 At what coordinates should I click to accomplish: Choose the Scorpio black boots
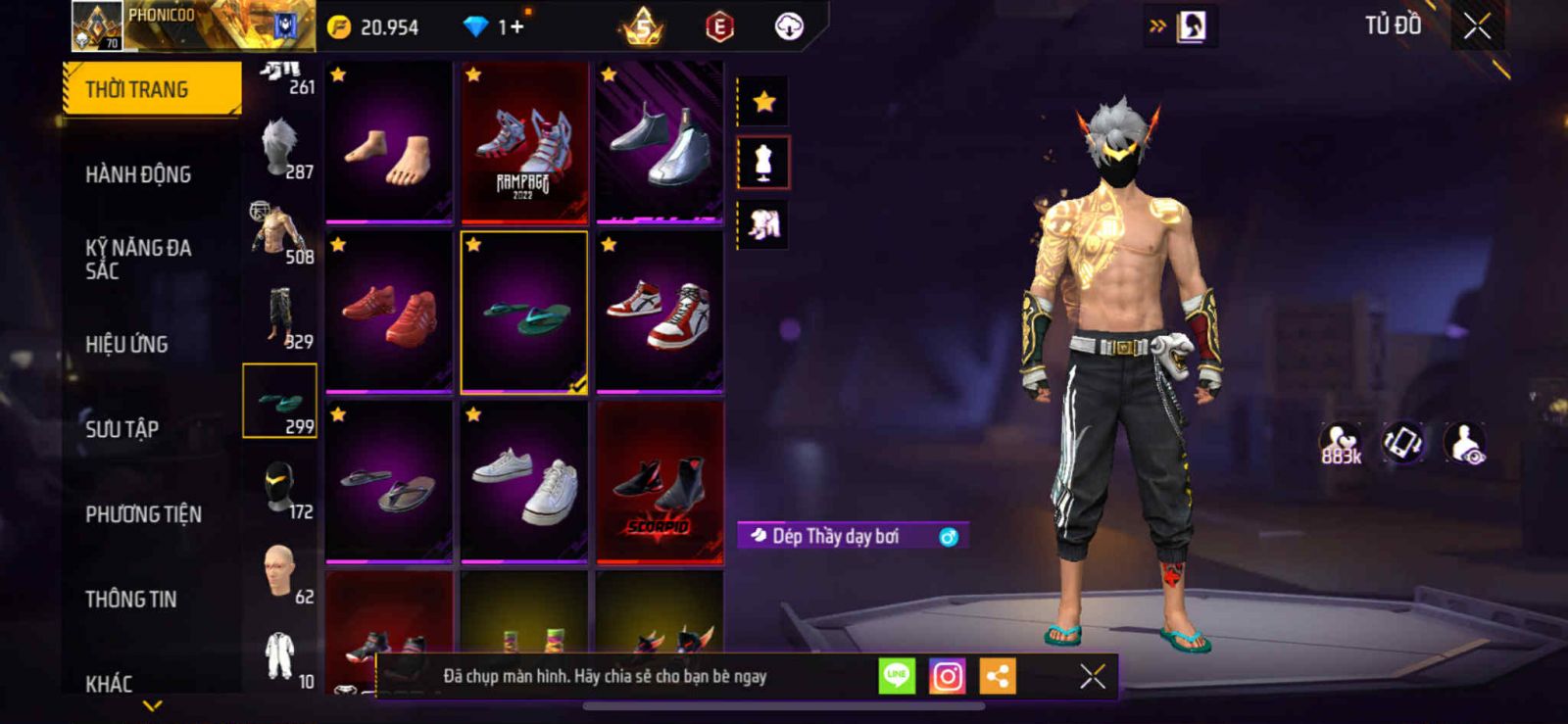[660, 482]
